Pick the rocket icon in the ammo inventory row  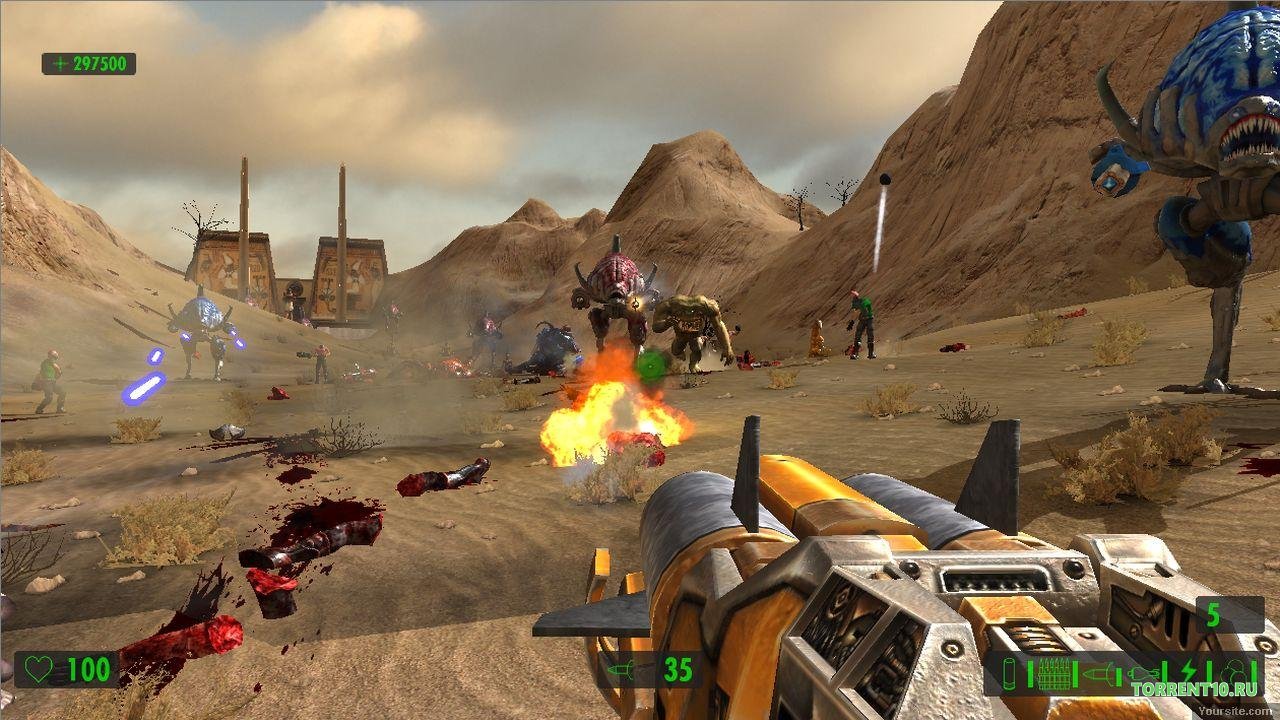pyautogui.click(x=1099, y=674)
